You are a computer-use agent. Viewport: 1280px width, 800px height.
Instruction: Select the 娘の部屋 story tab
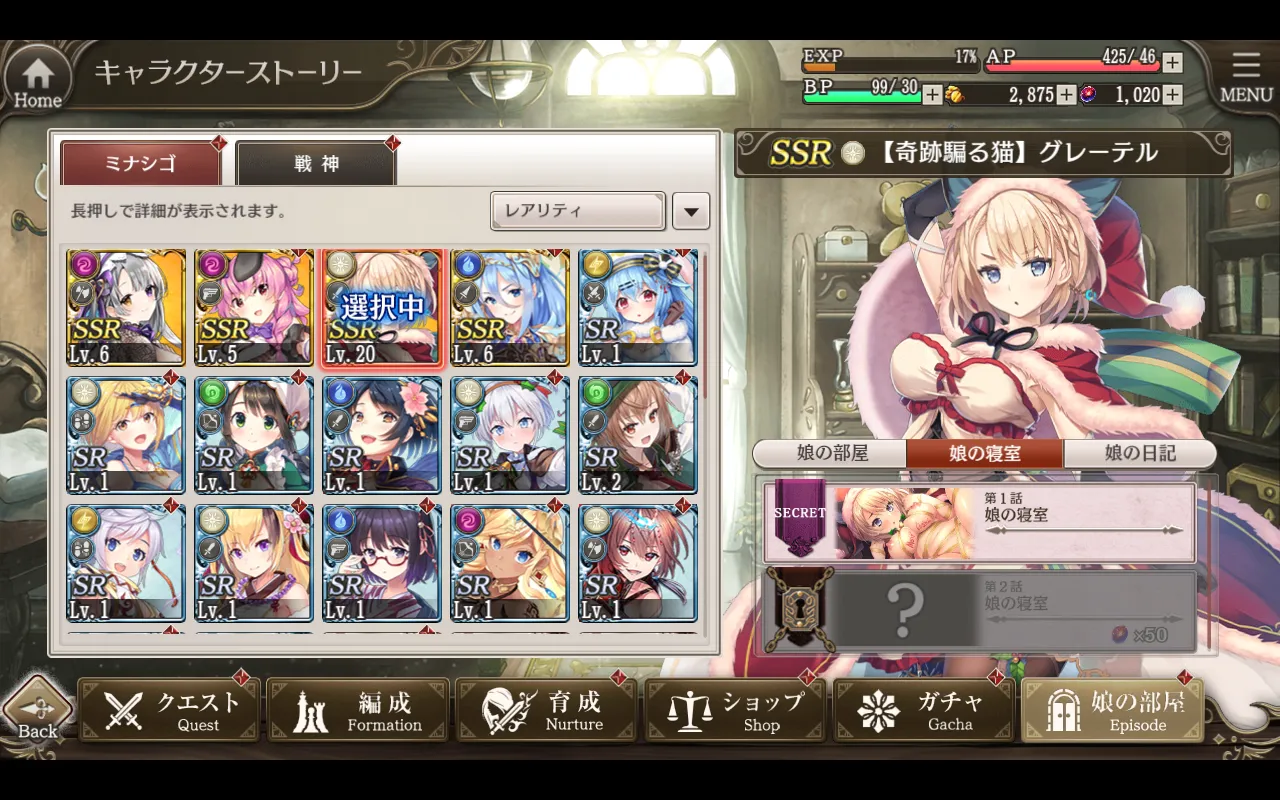point(831,453)
